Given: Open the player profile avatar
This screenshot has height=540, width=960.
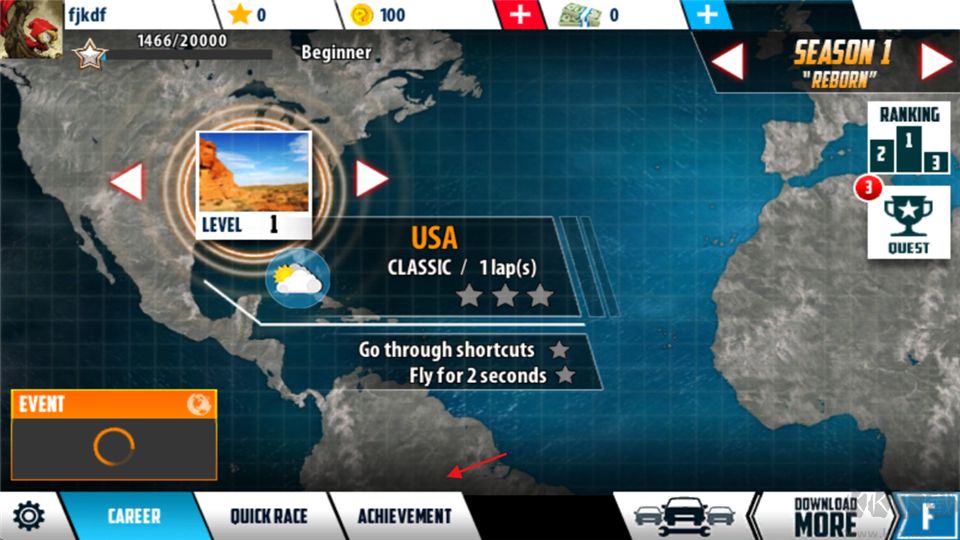Looking at the screenshot, I should (x=32, y=30).
